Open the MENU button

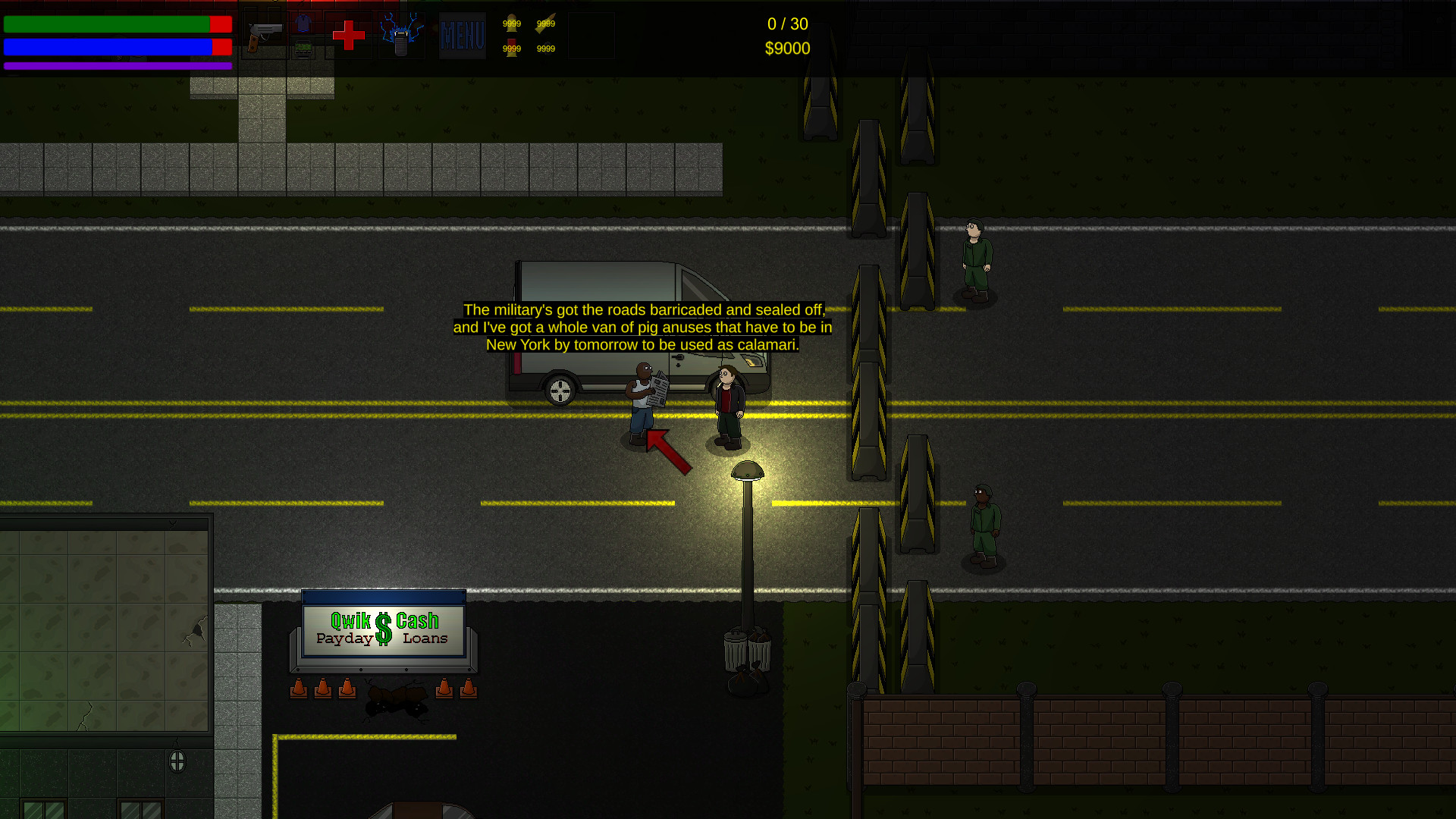(x=462, y=36)
